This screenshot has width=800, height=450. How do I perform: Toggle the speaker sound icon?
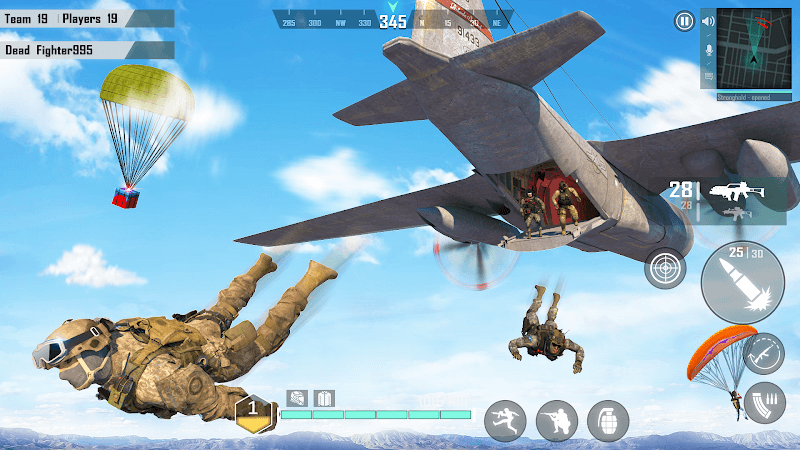tap(709, 21)
